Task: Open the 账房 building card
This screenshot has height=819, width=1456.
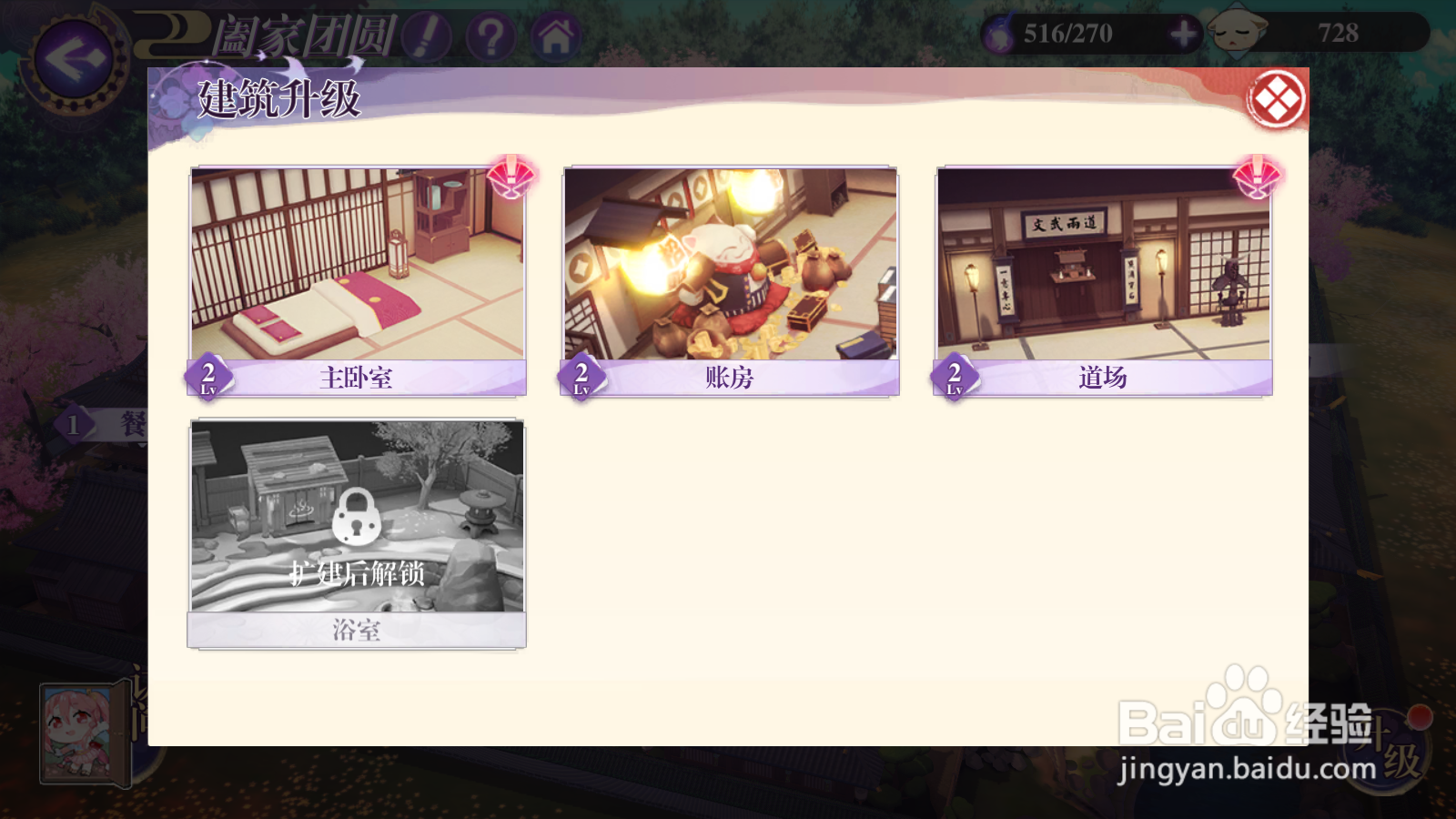Action: coord(731,273)
